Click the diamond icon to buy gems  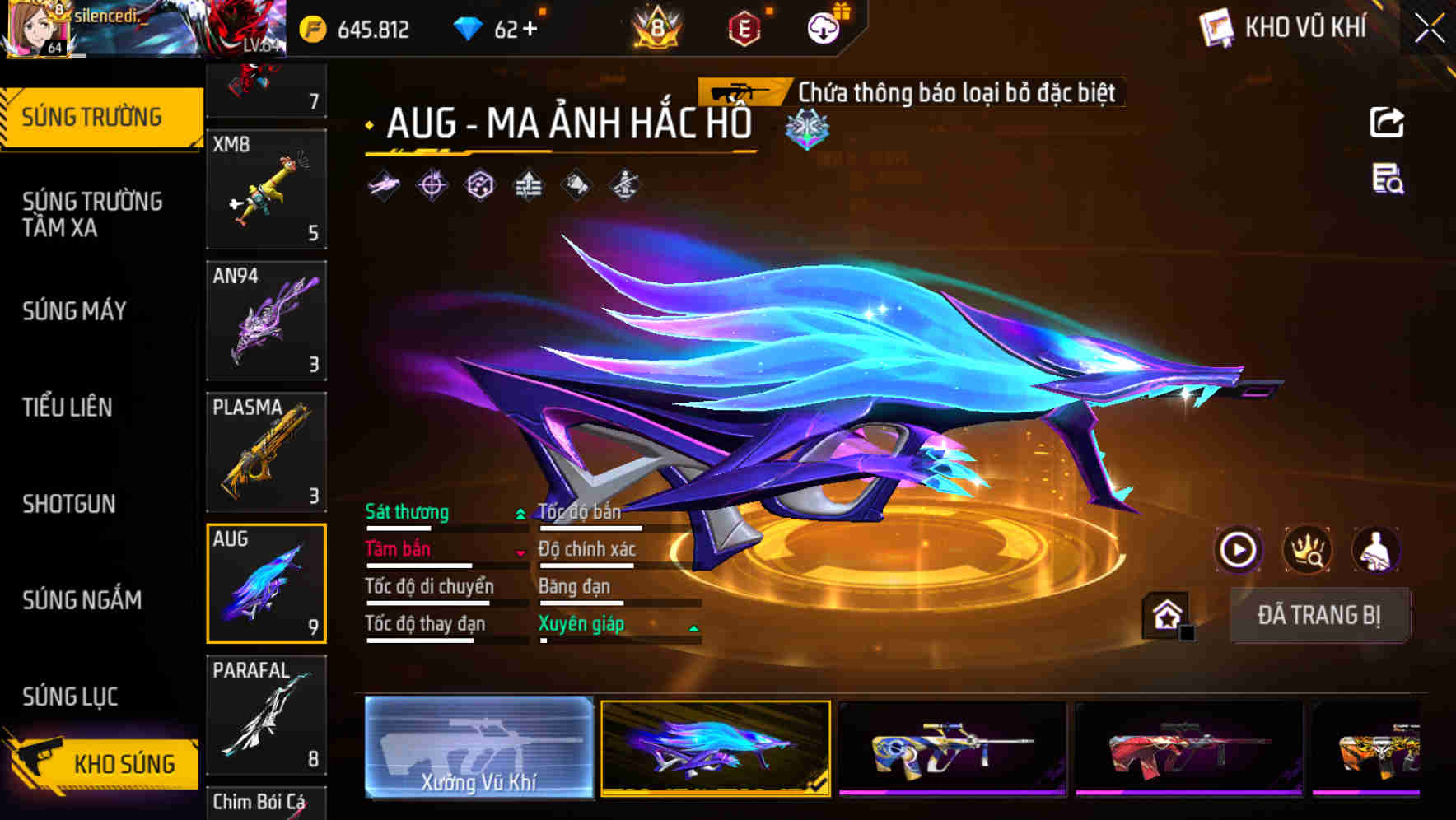click(469, 27)
